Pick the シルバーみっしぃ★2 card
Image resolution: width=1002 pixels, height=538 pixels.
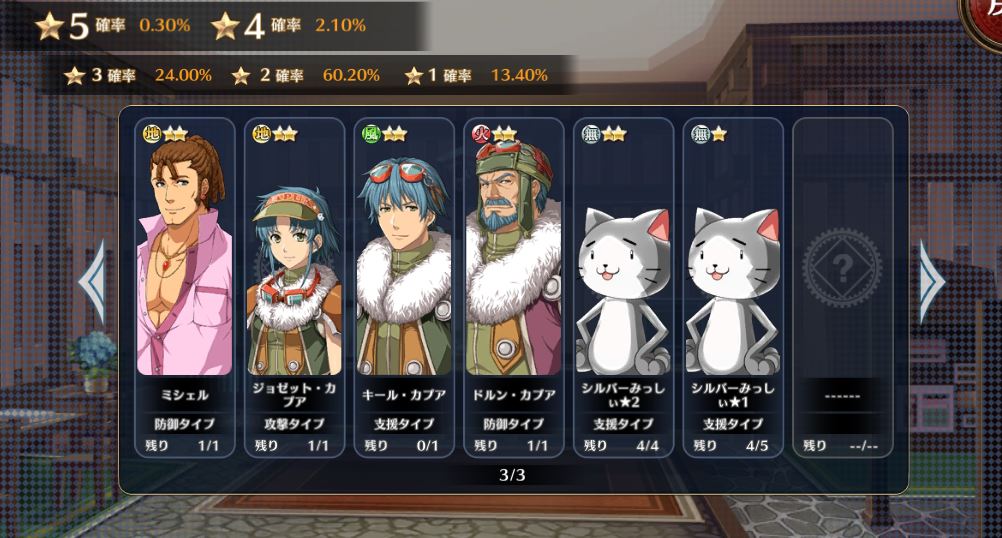click(623, 287)
